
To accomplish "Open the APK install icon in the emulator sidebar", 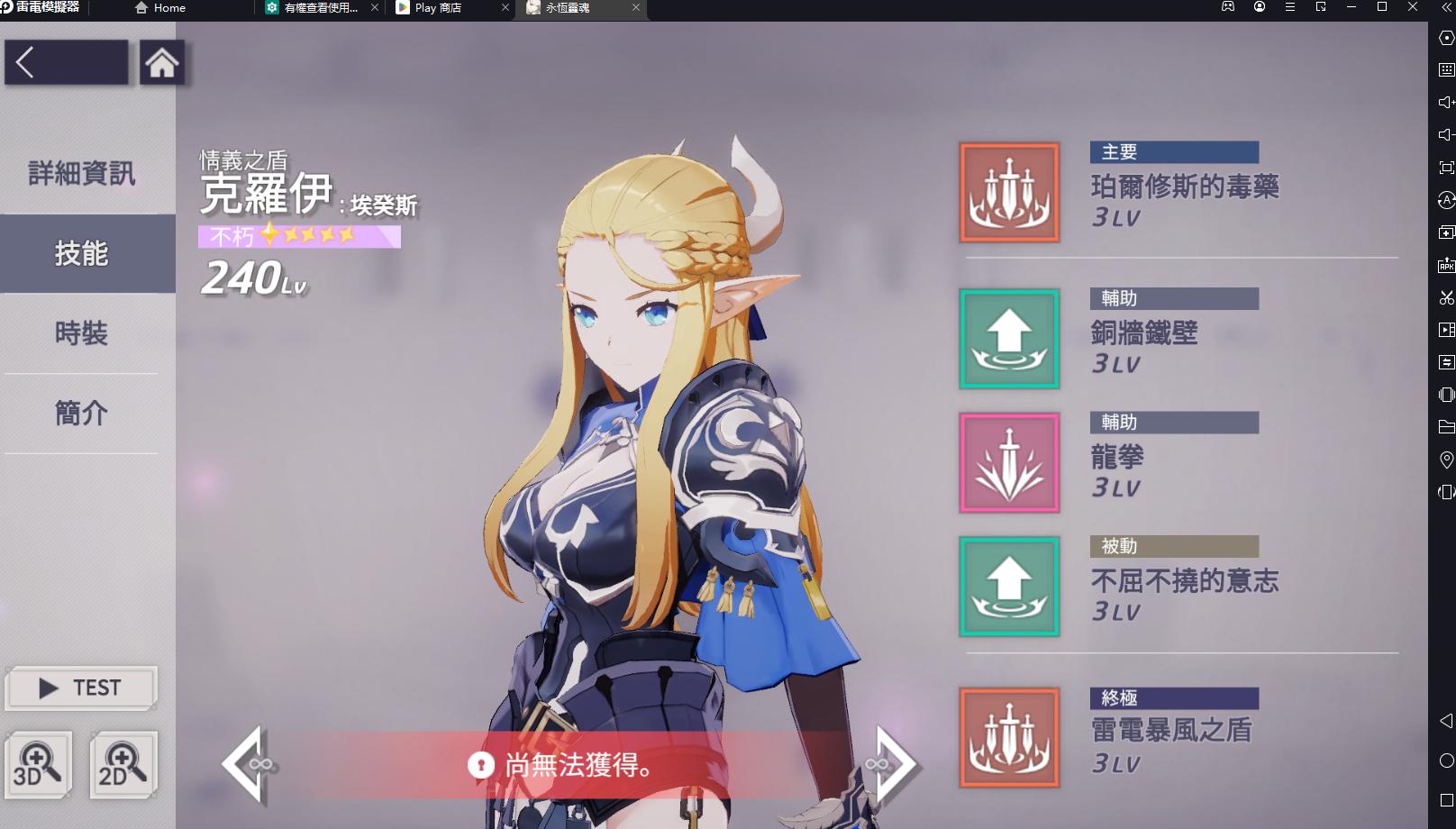I will click(x=1446, y=266).
